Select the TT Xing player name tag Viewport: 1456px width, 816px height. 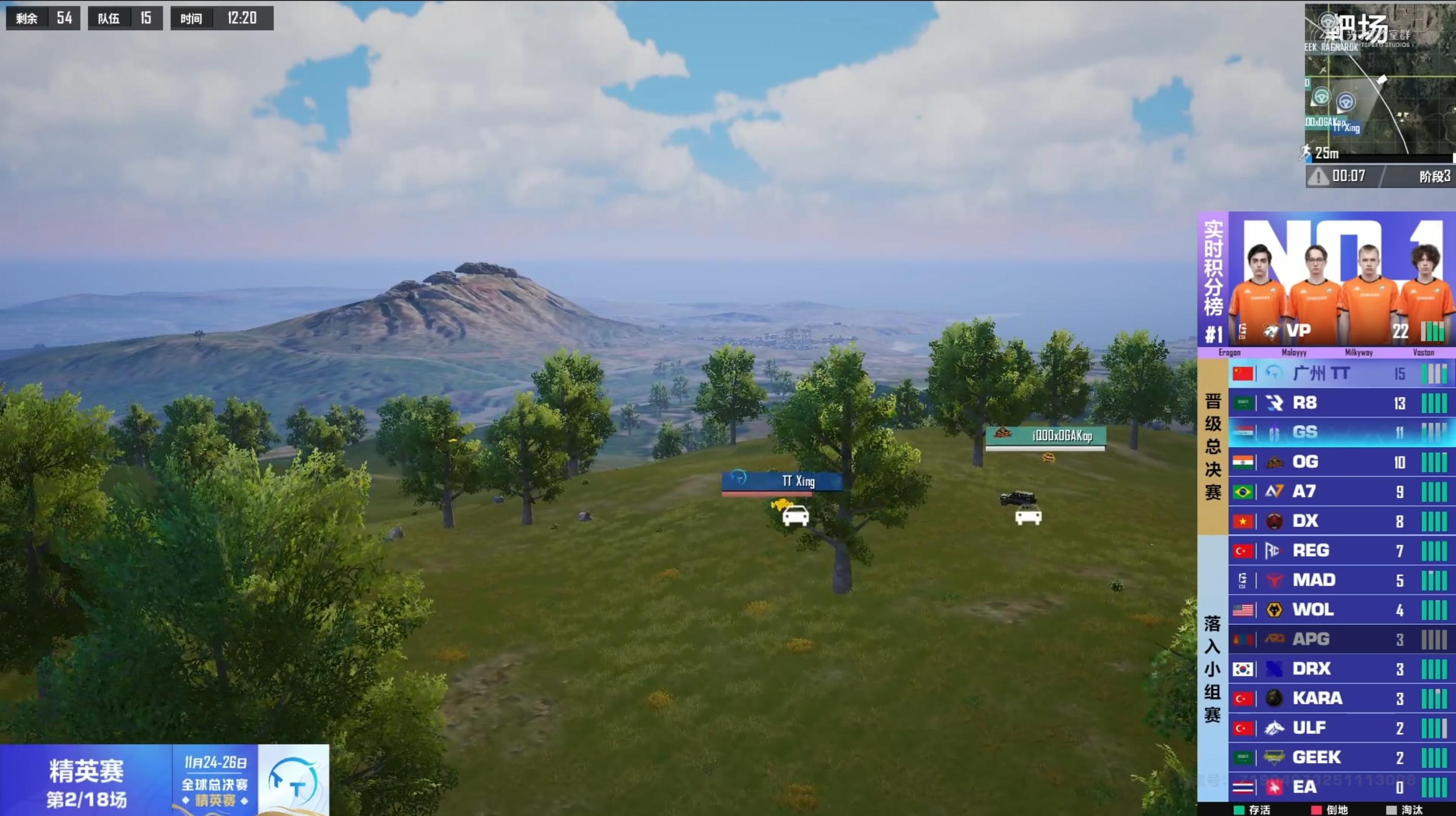[x=782, y=481]
